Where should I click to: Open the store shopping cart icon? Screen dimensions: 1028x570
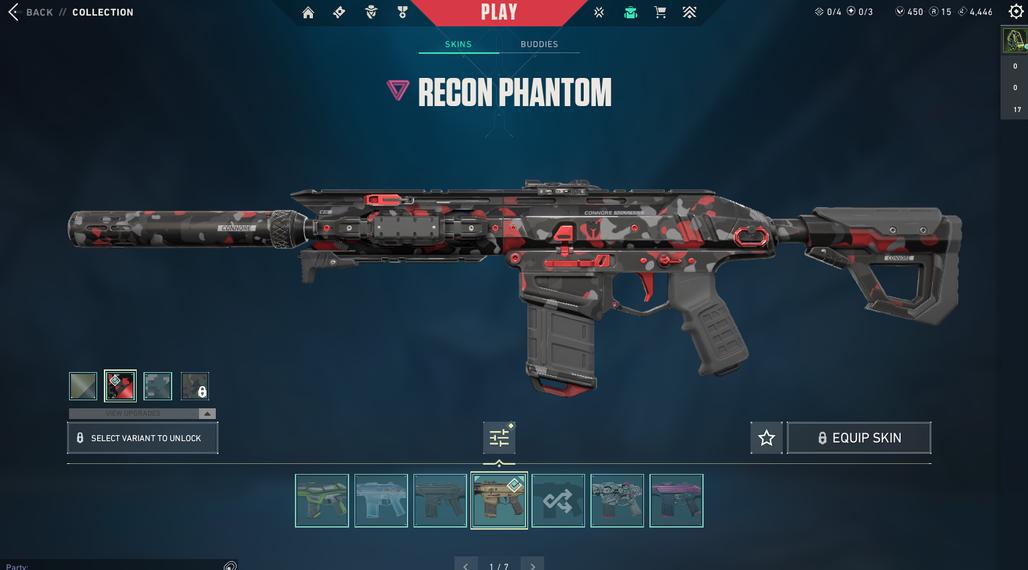(660, 12)
